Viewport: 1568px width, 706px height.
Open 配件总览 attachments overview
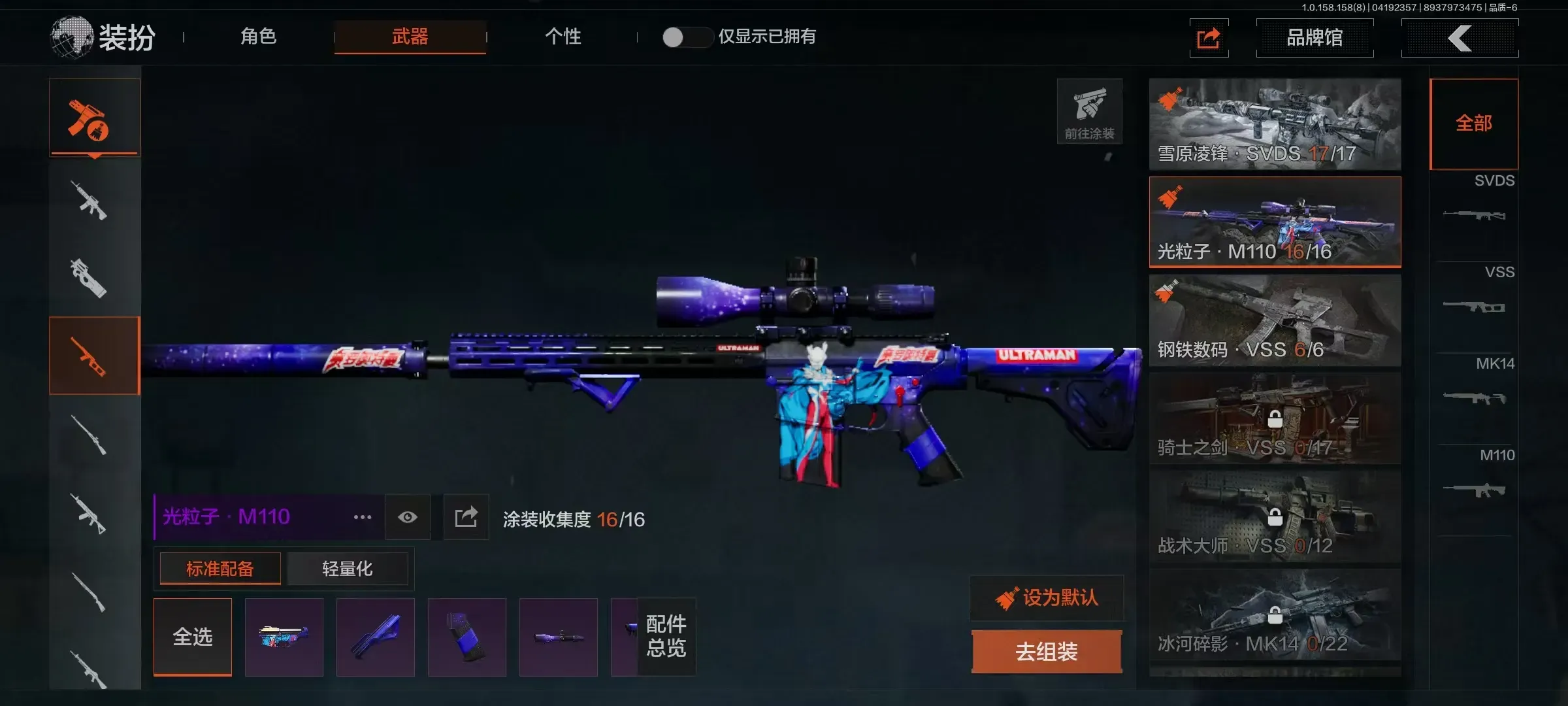pyautogui.click(x=666, y=636)
